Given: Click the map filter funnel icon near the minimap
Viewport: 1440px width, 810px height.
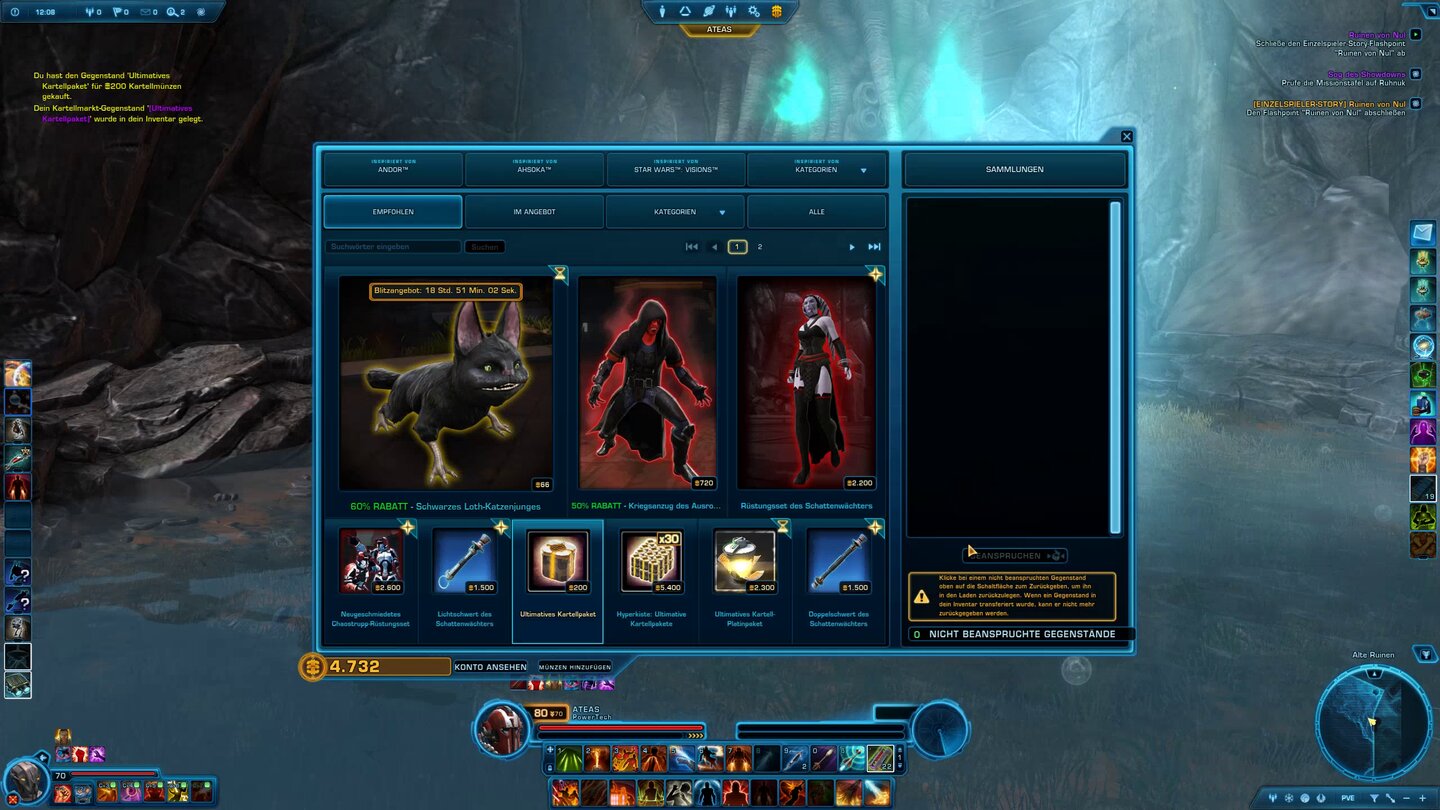Looking at the screenshot, I should coord(1375,798).
